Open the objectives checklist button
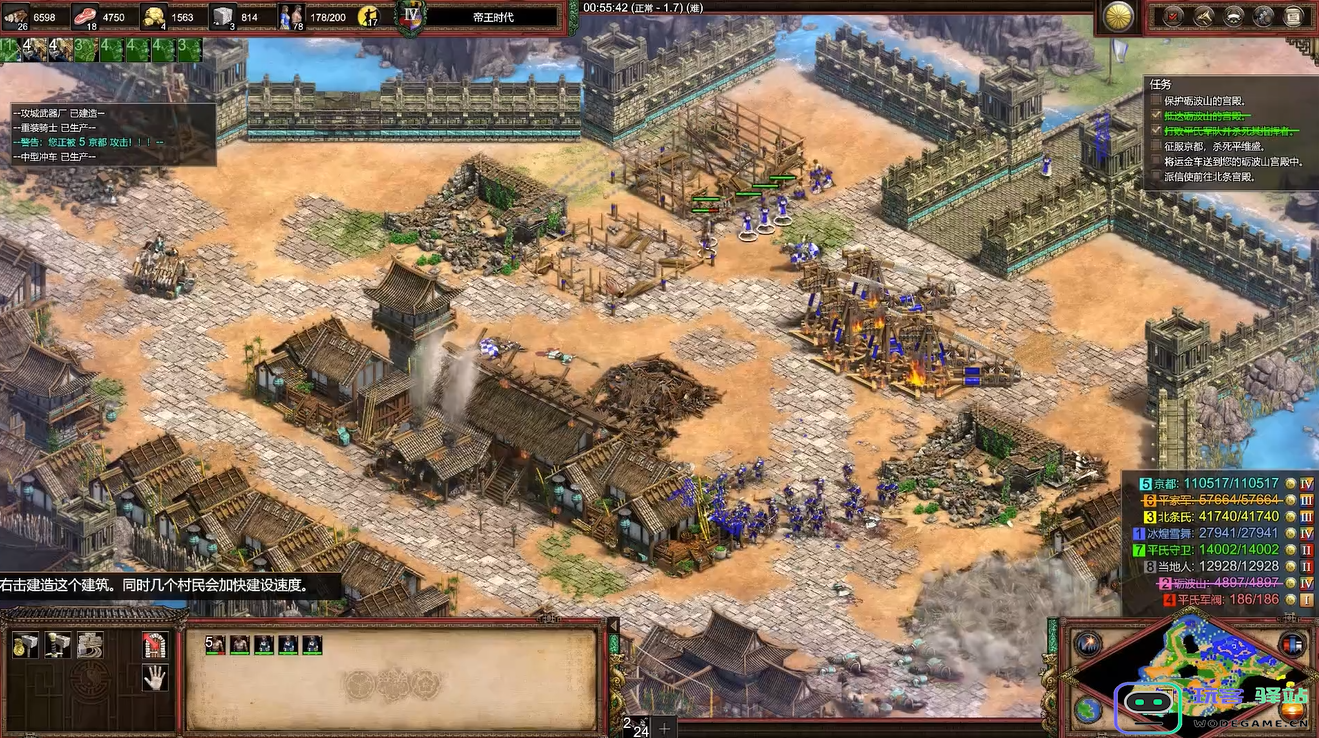 coord(1174,16)
